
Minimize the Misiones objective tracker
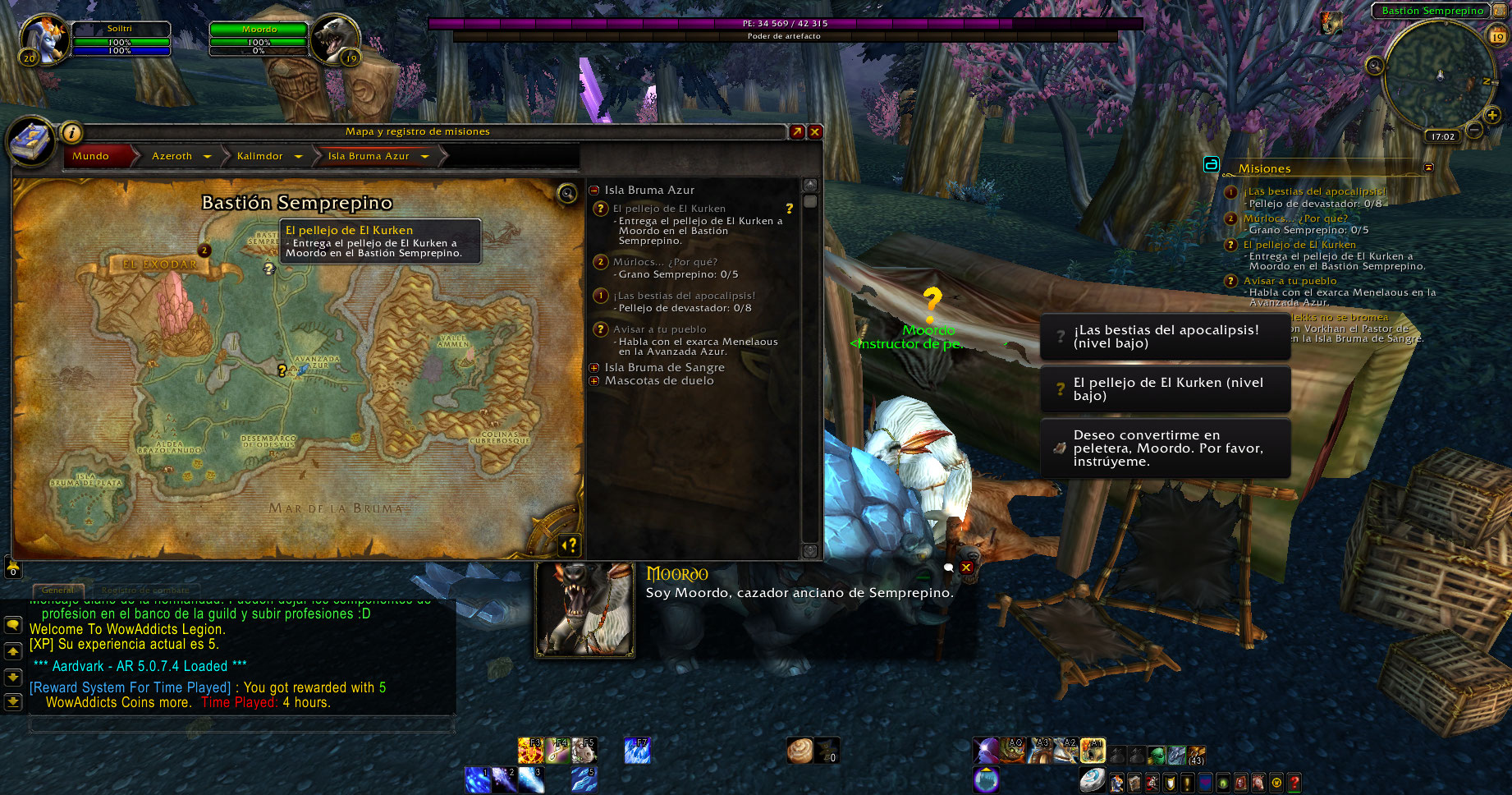pos(1428,168)
